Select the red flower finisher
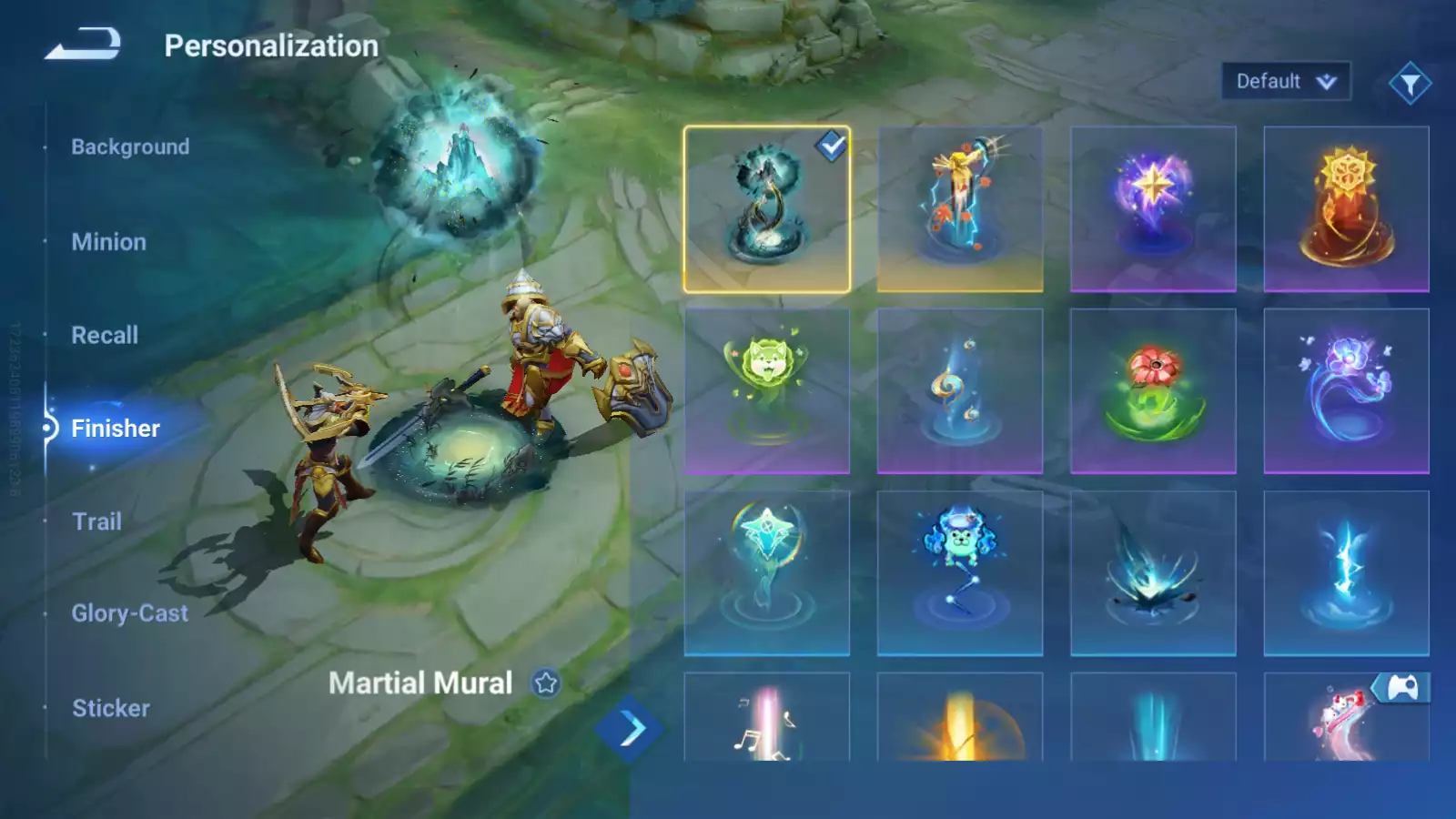 pos(1153,391)
